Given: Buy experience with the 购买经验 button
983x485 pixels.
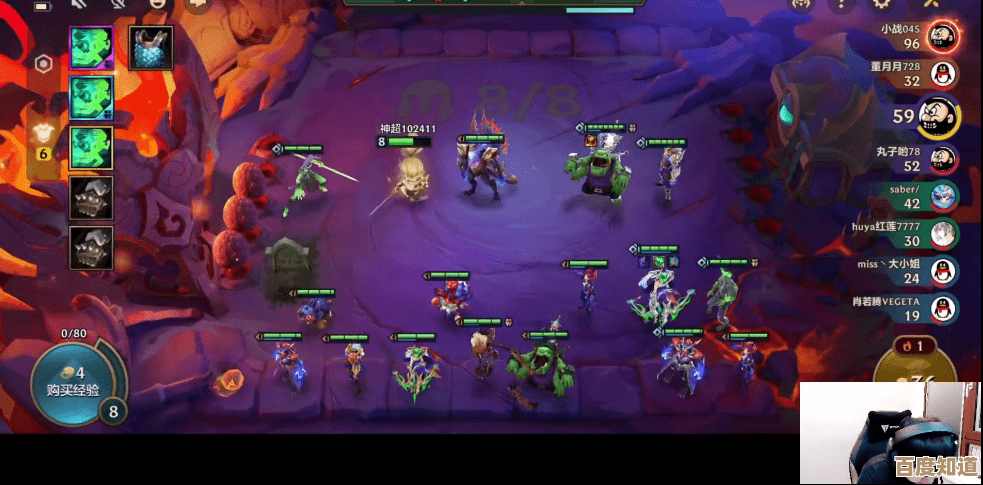Looking at the screenshot, I should click(78, 381).
